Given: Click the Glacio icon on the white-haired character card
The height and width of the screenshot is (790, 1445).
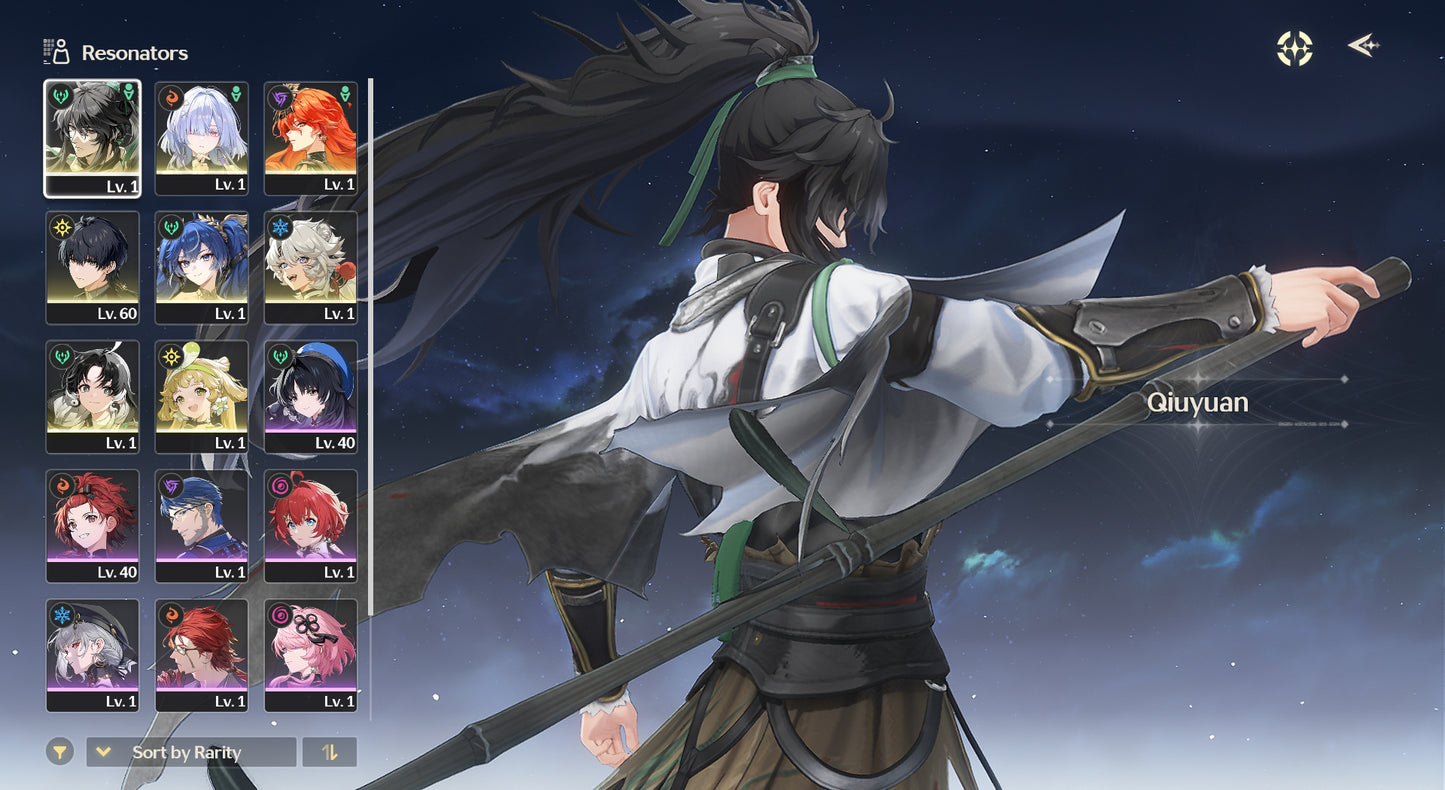Looking at the screenshot, I should [x=281, y=228].
